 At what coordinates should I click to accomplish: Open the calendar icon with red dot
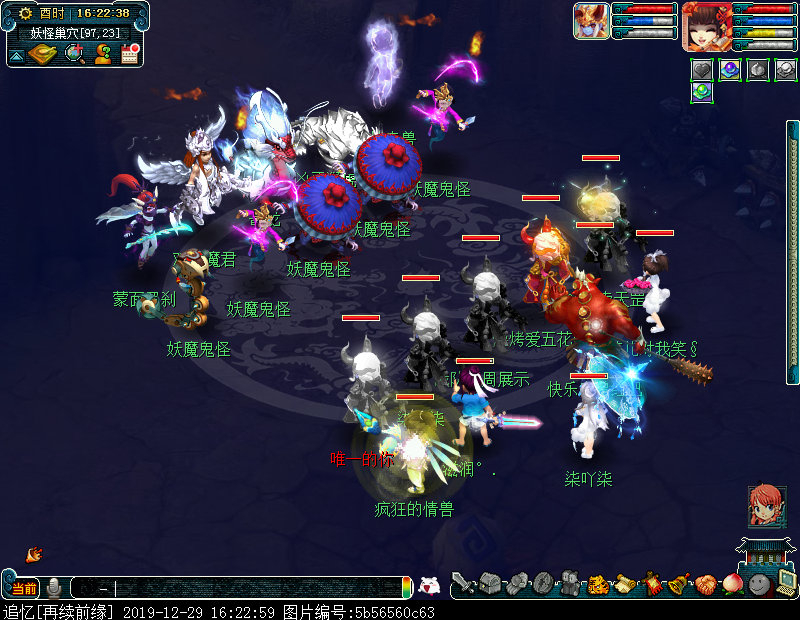click(x=129, y=54)
